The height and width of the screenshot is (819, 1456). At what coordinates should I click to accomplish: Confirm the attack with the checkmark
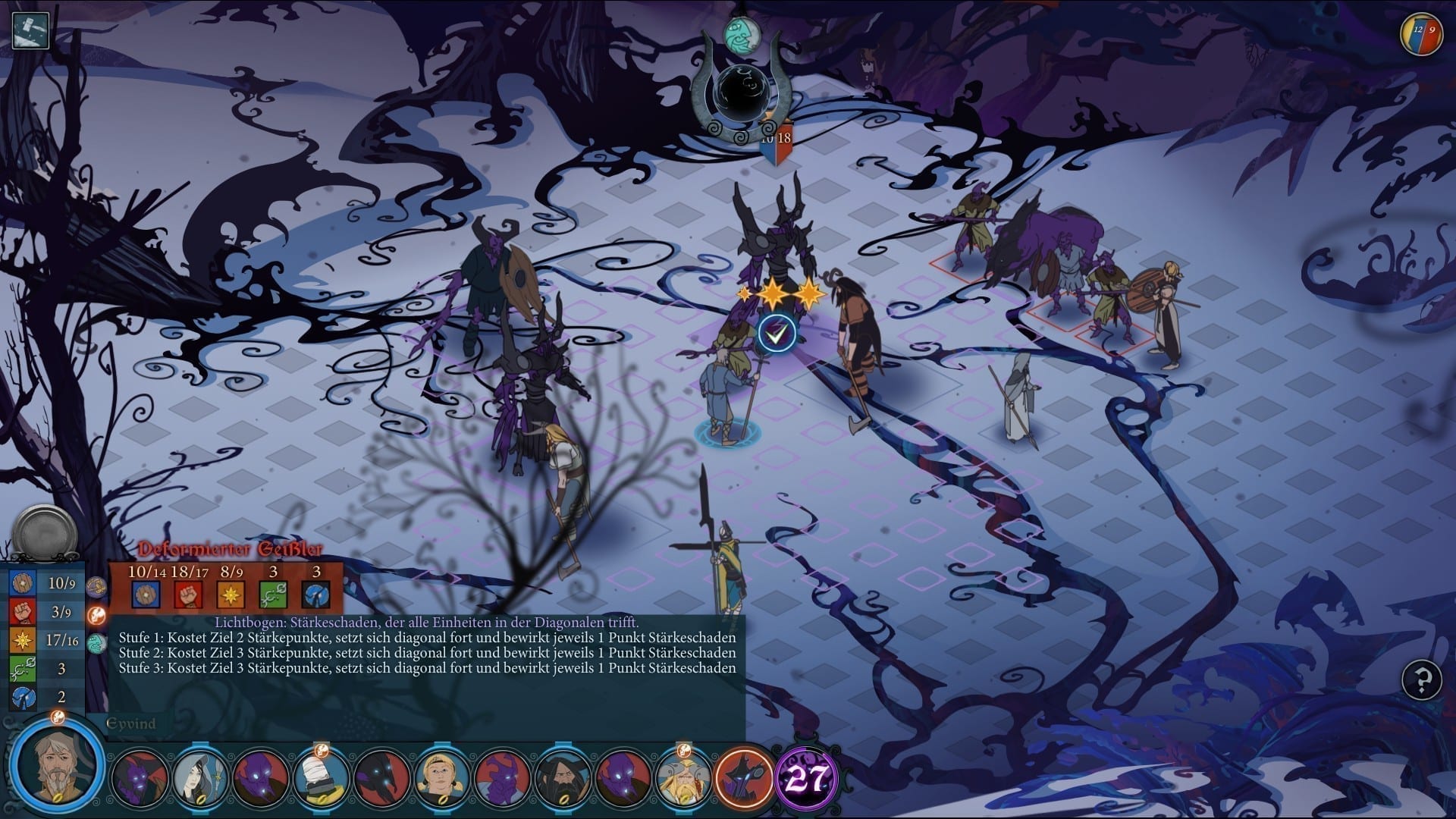pyautogui.click(x=777, y=333)
